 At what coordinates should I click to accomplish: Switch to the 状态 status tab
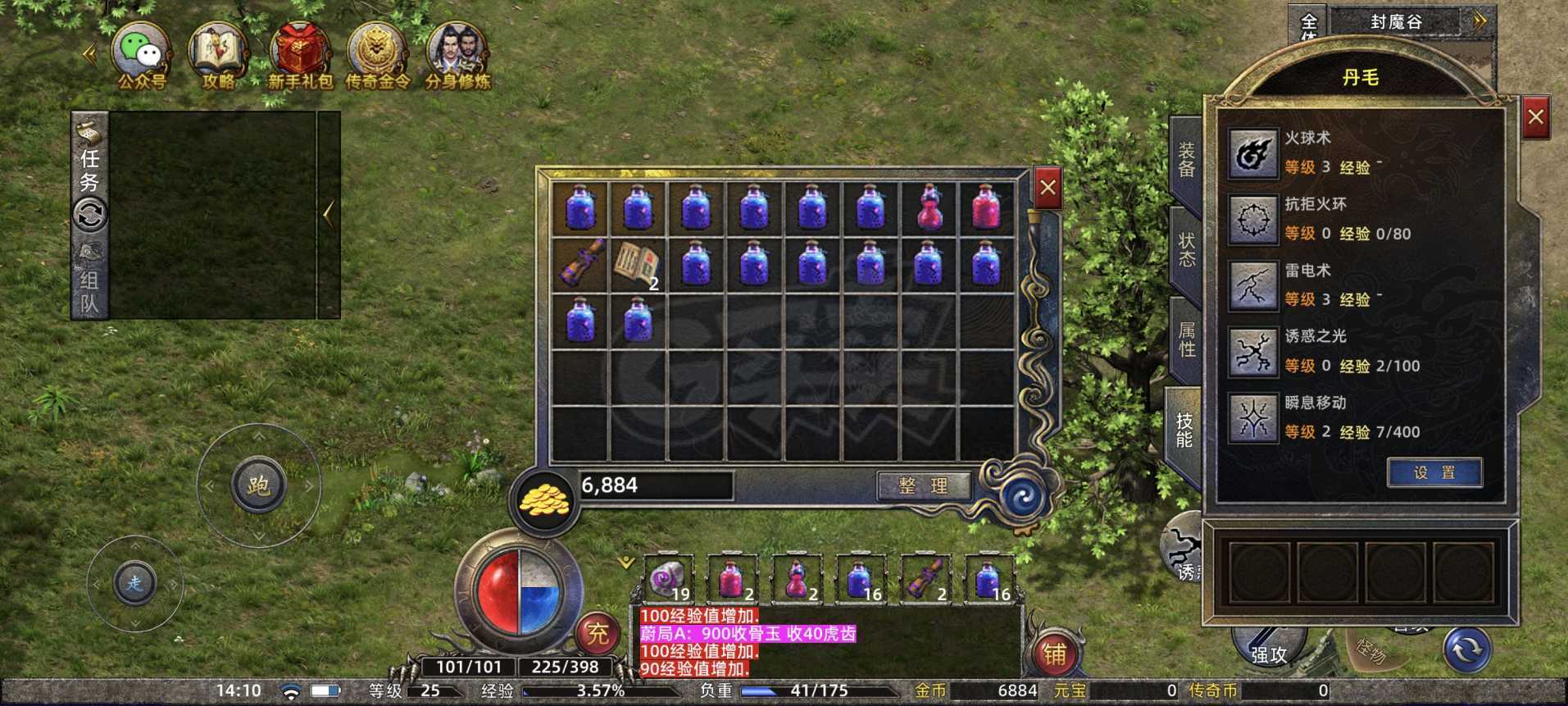1186,251
